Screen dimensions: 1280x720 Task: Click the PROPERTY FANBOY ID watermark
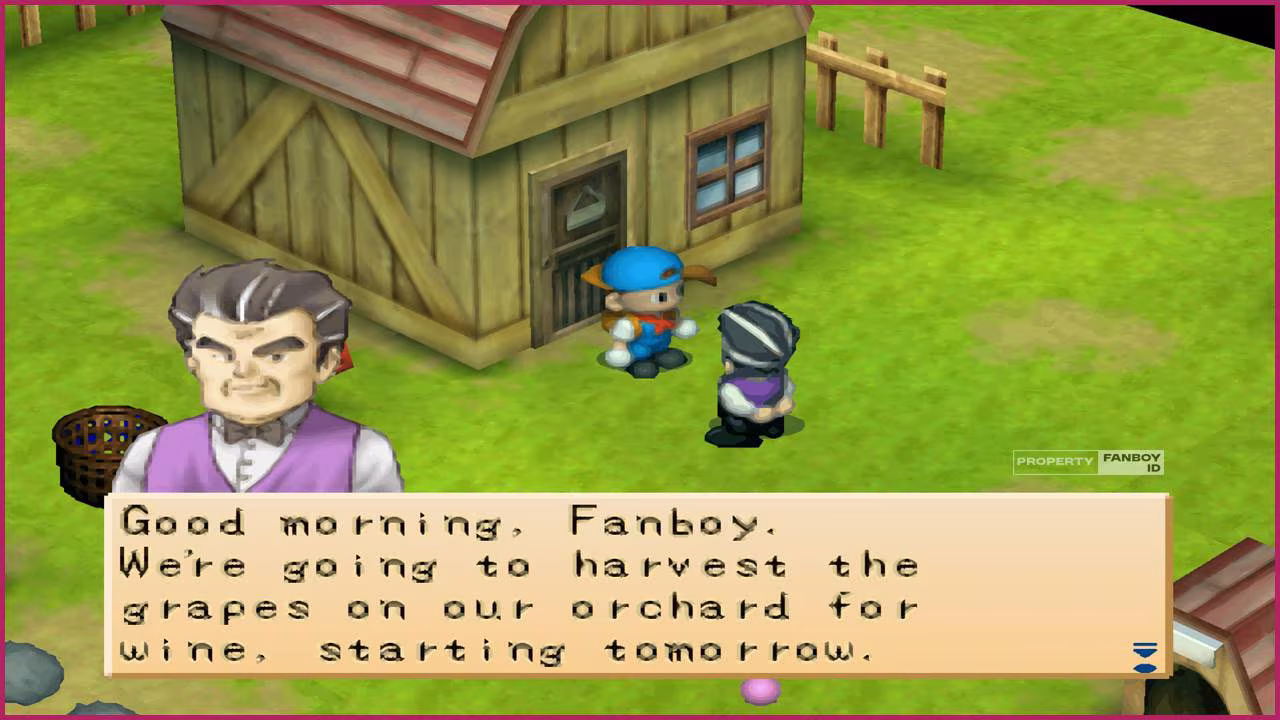(x=1090, y=460)
